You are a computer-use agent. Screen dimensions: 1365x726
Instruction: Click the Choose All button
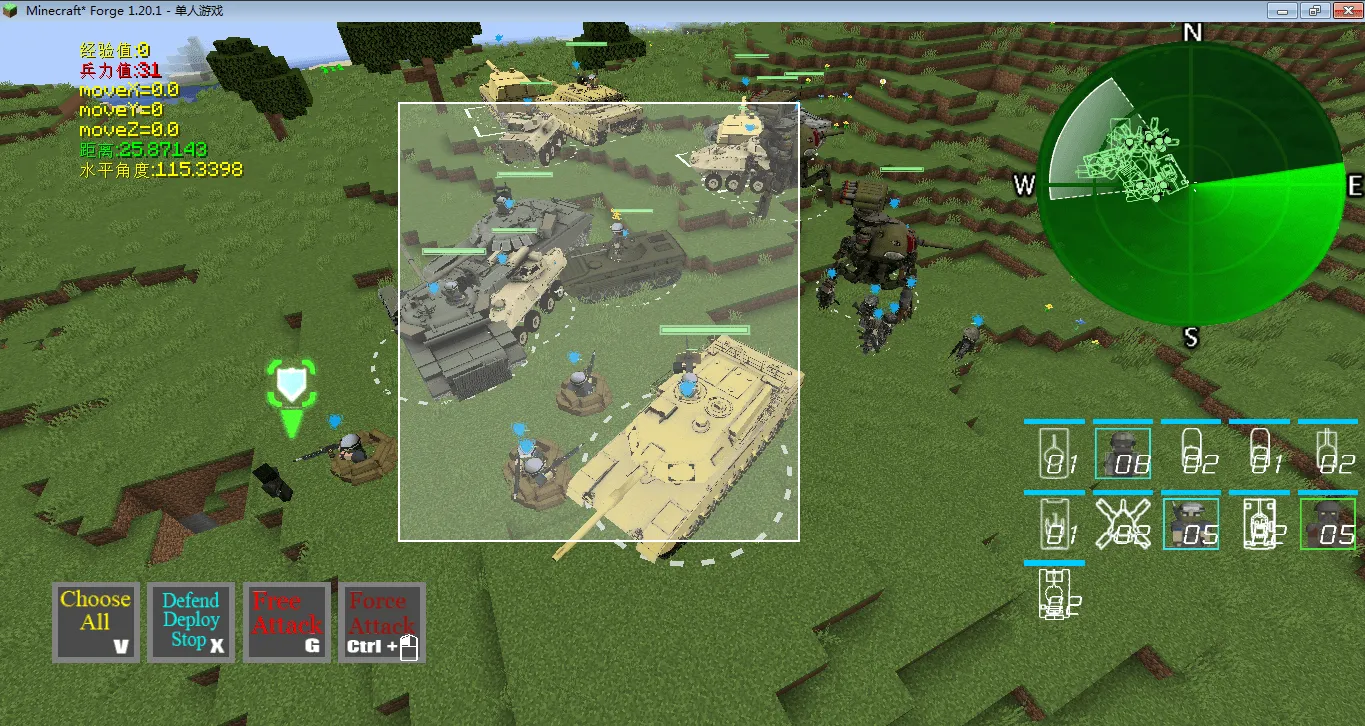point(95,621)
